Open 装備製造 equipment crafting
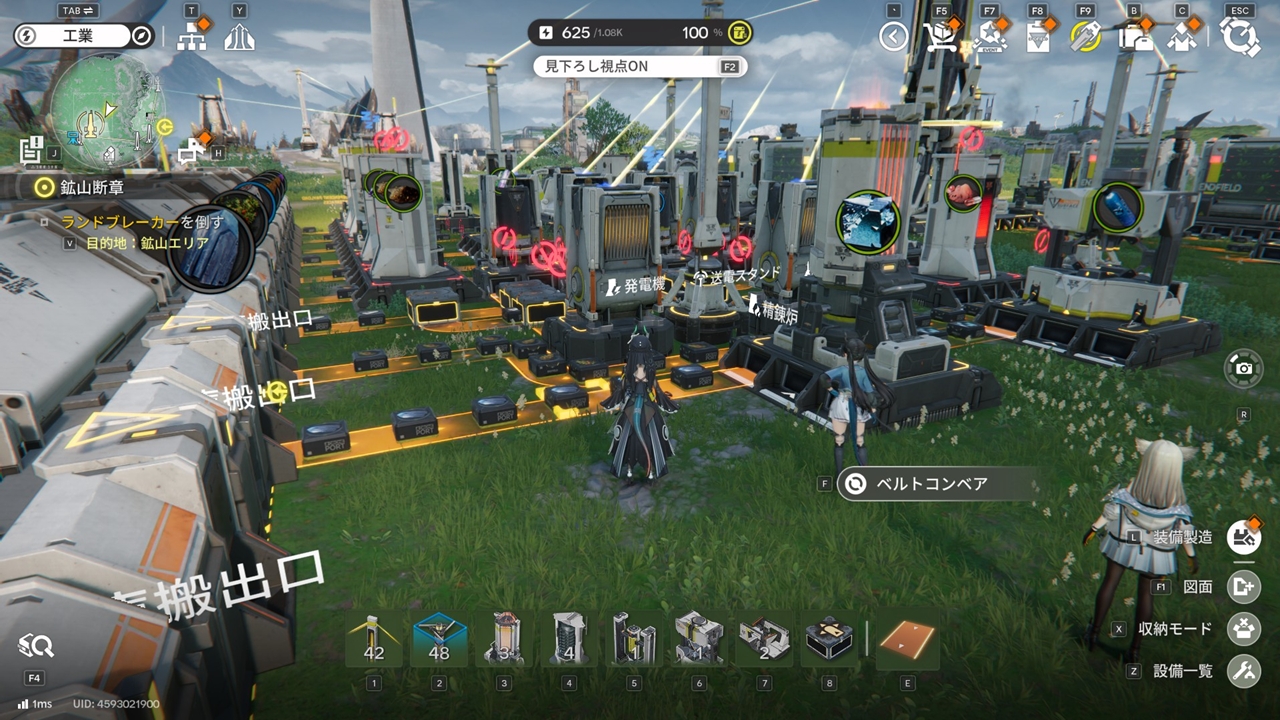 point(1244,537)
